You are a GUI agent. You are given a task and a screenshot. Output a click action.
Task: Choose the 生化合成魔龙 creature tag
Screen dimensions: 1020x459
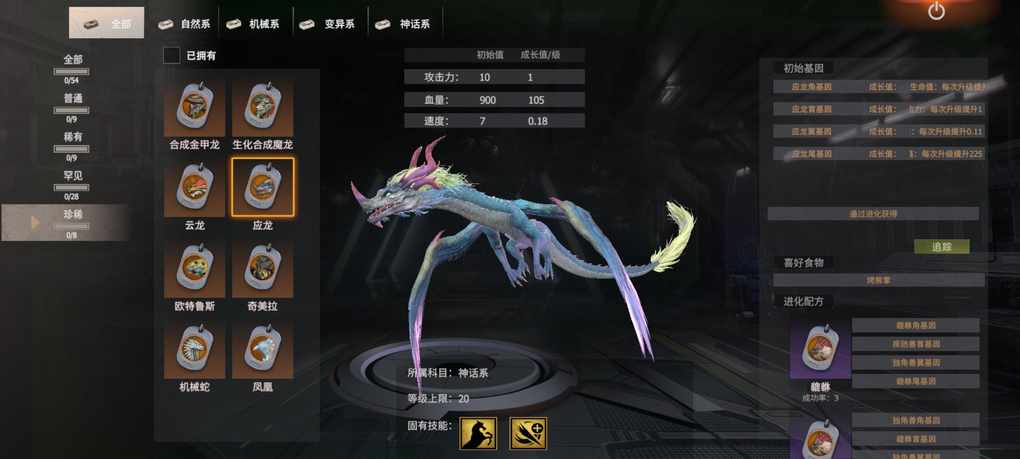(262, 108)
